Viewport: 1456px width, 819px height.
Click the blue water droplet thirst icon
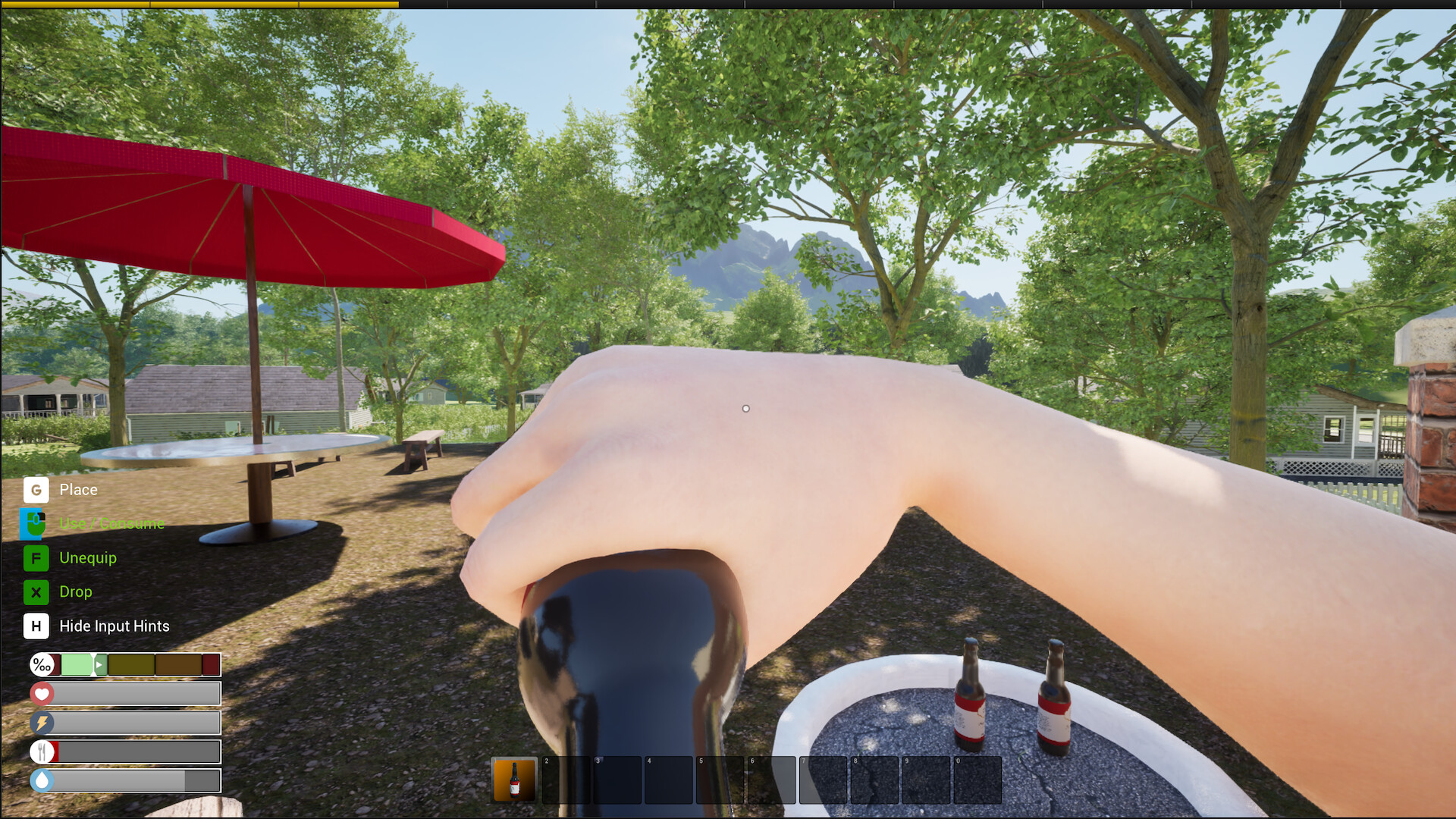click(42, 780)
